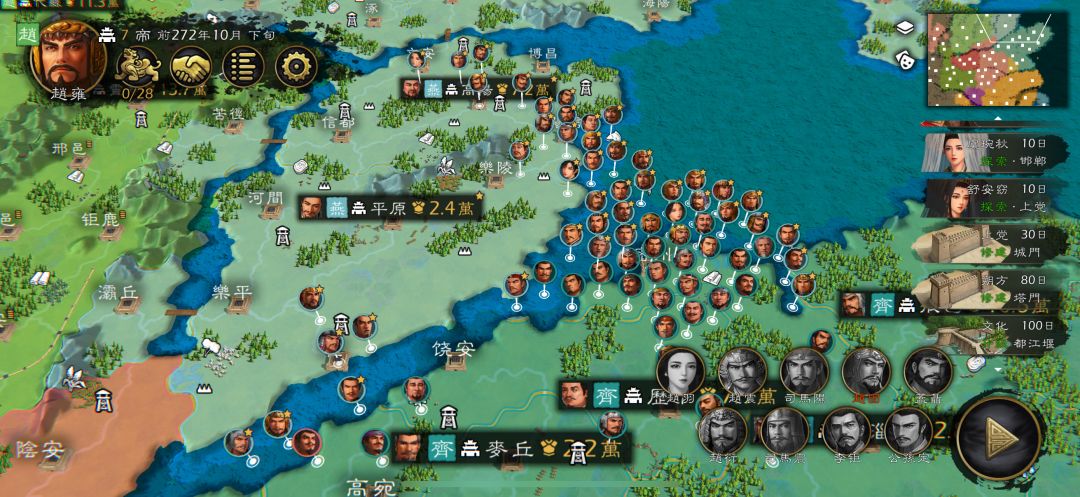Choose general 趙衍's portrait
This screenshot has width=1080, height=497.
(722, 432)
